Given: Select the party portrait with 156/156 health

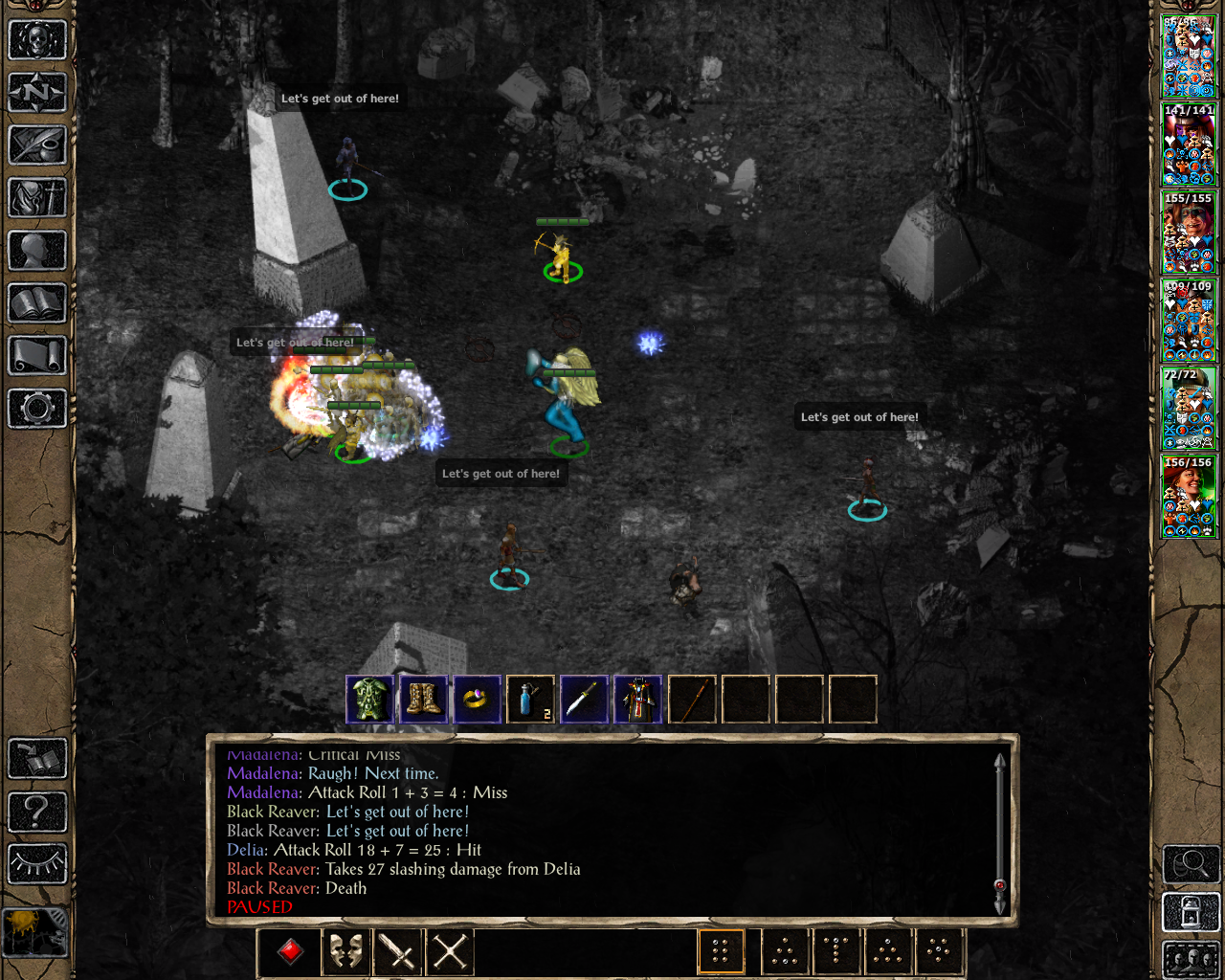Looking at the screenshot, I should tap(1189, 496).
